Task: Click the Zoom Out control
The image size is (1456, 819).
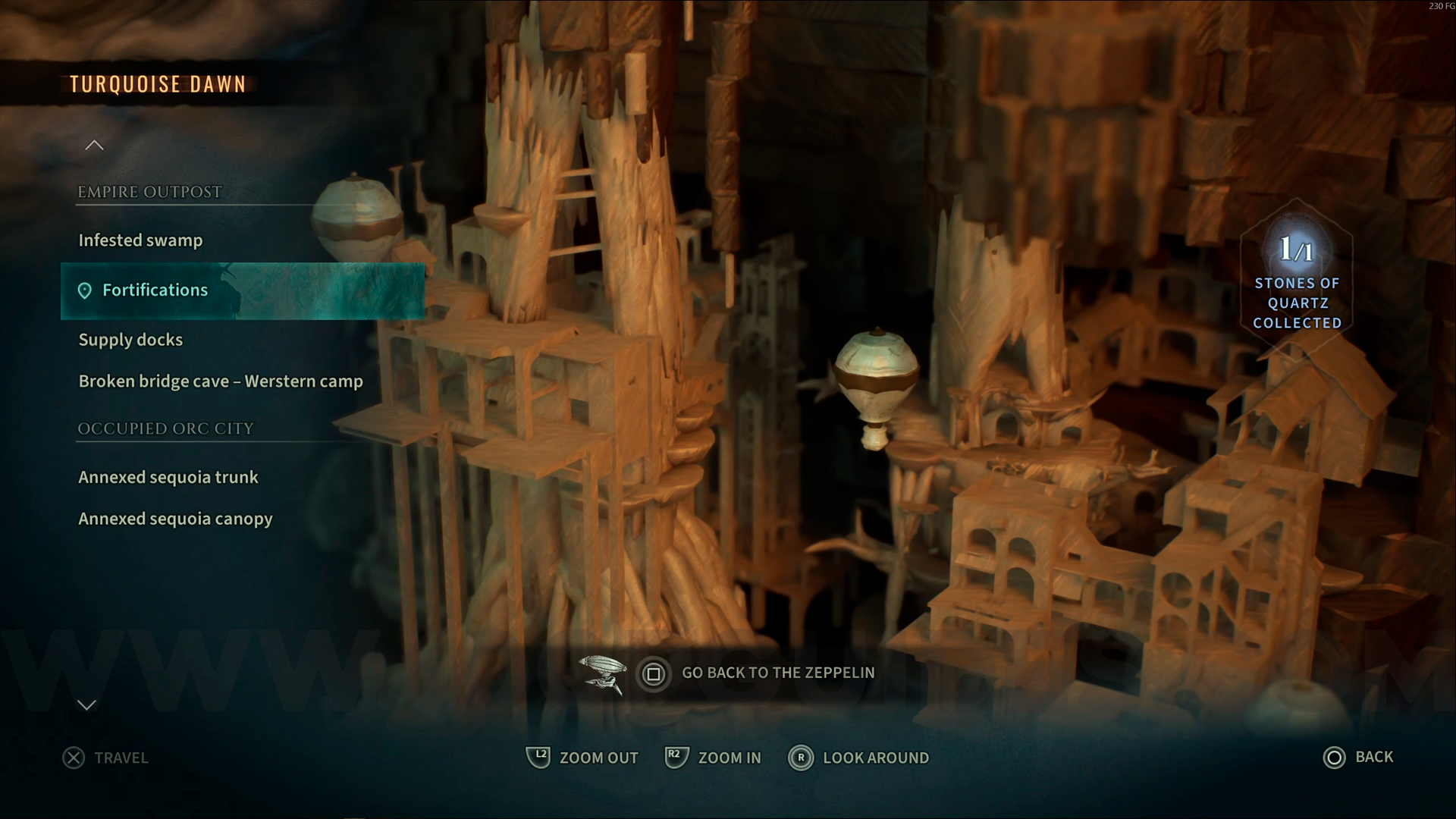Action: [x=582, y=758]
